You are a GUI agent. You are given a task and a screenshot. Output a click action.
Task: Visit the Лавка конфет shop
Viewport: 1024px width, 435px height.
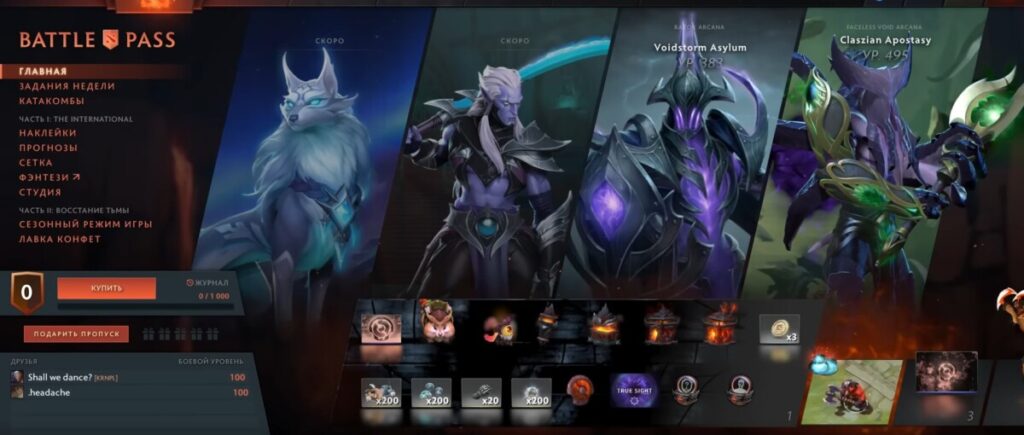coord(59,240)
